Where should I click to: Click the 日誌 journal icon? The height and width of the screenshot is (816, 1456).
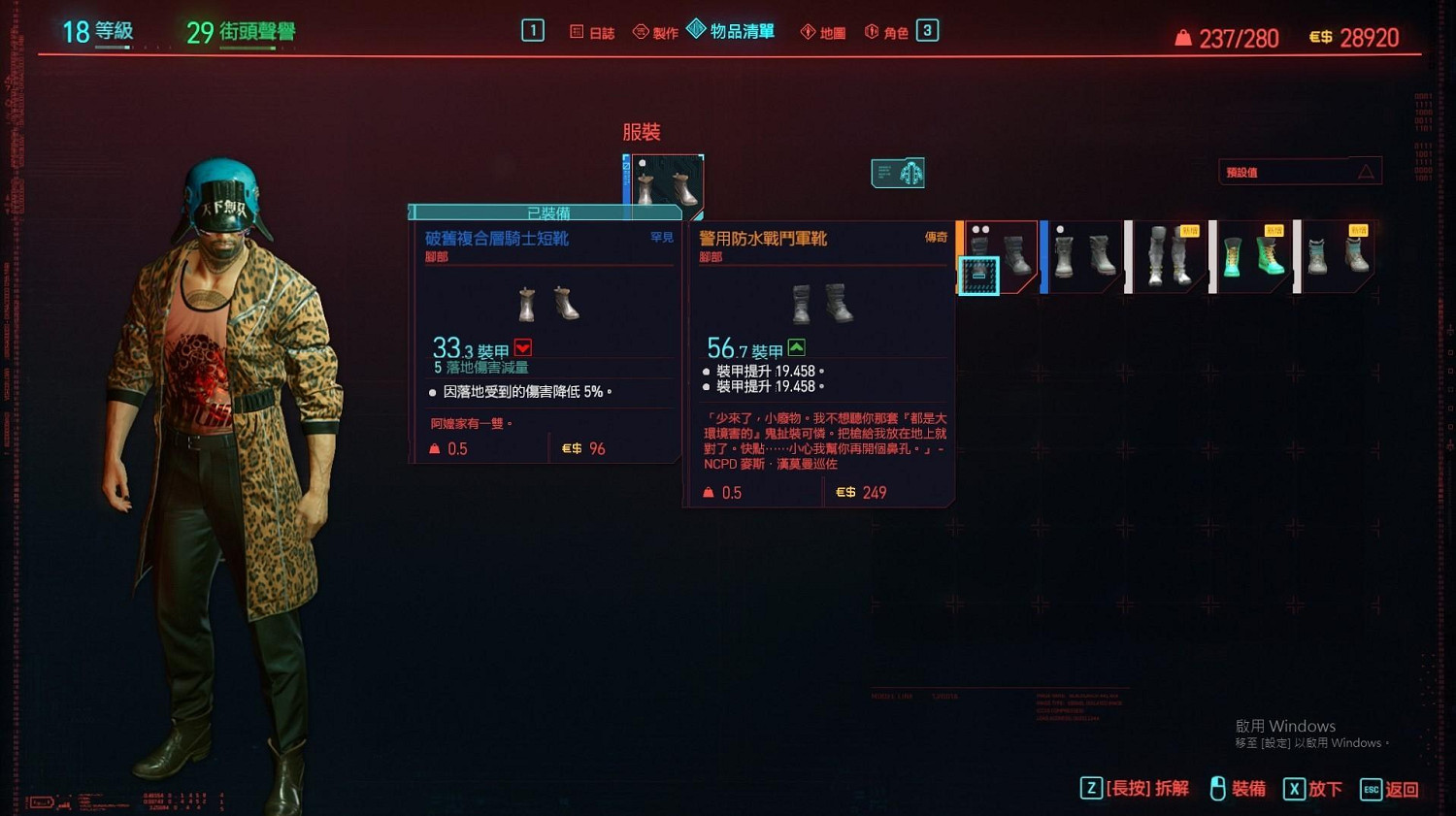[x=577, y=30]
